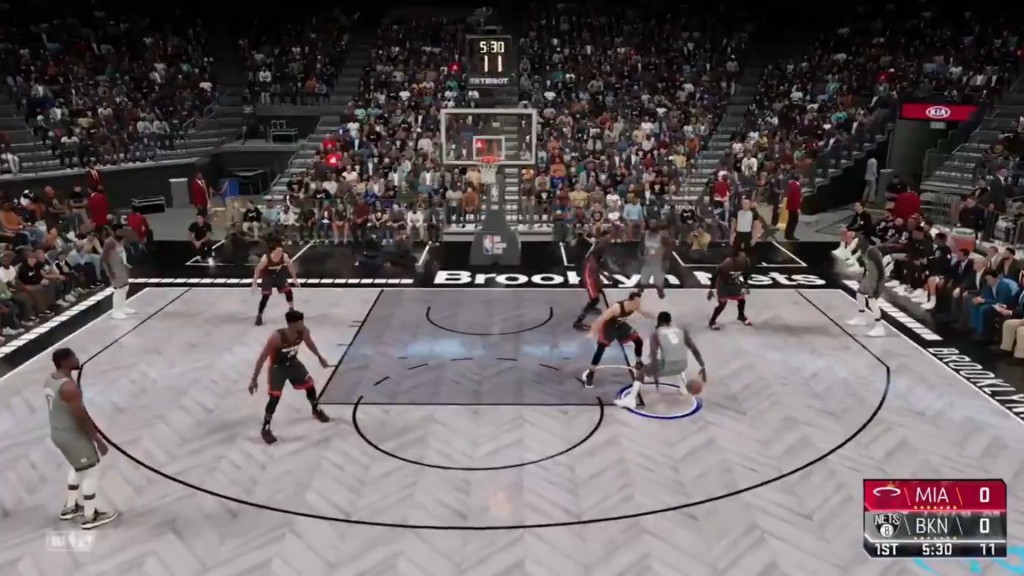Select the ball handler with the blue ring
Screen dimensions: 1024x576
tap(667, 358)
